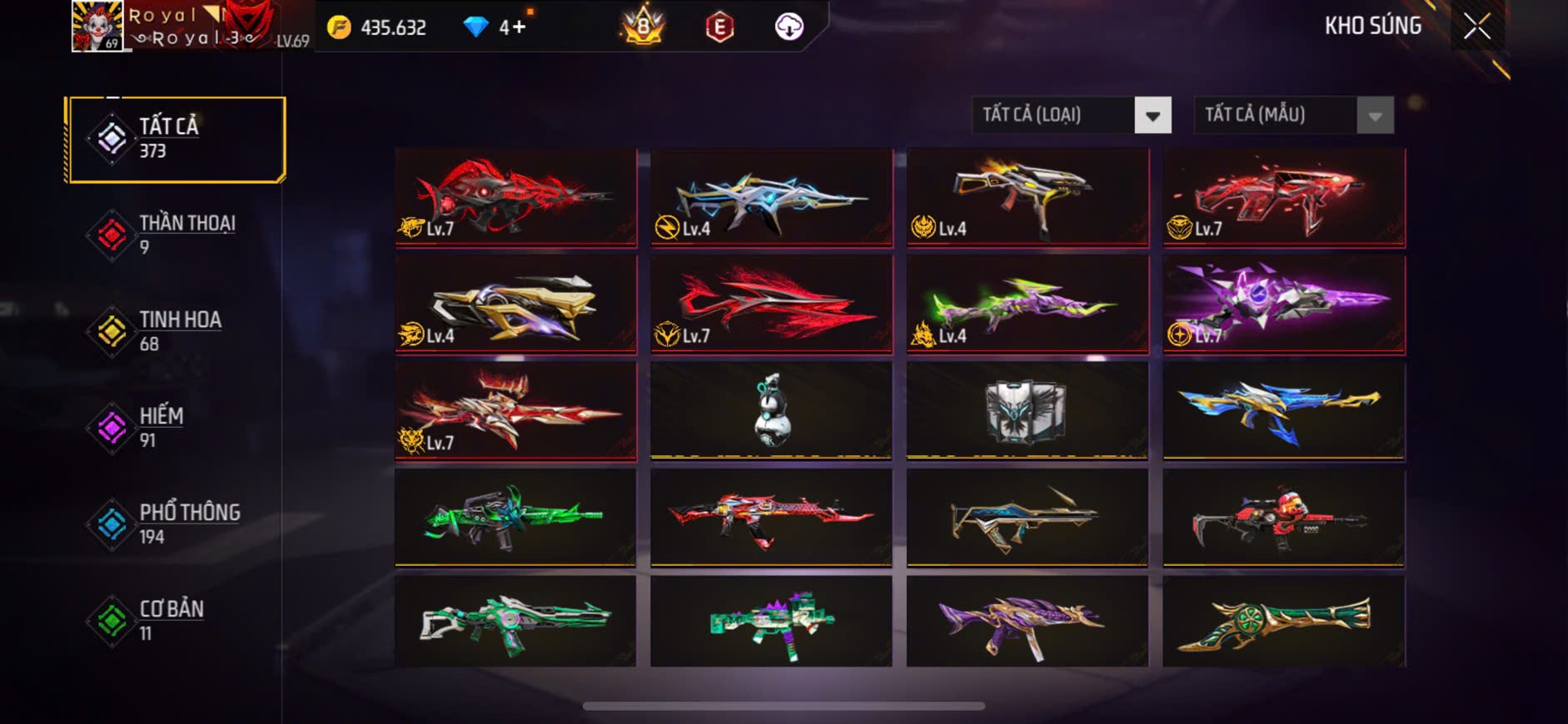Pick the winged gloo wall skin

(1027, 409)
